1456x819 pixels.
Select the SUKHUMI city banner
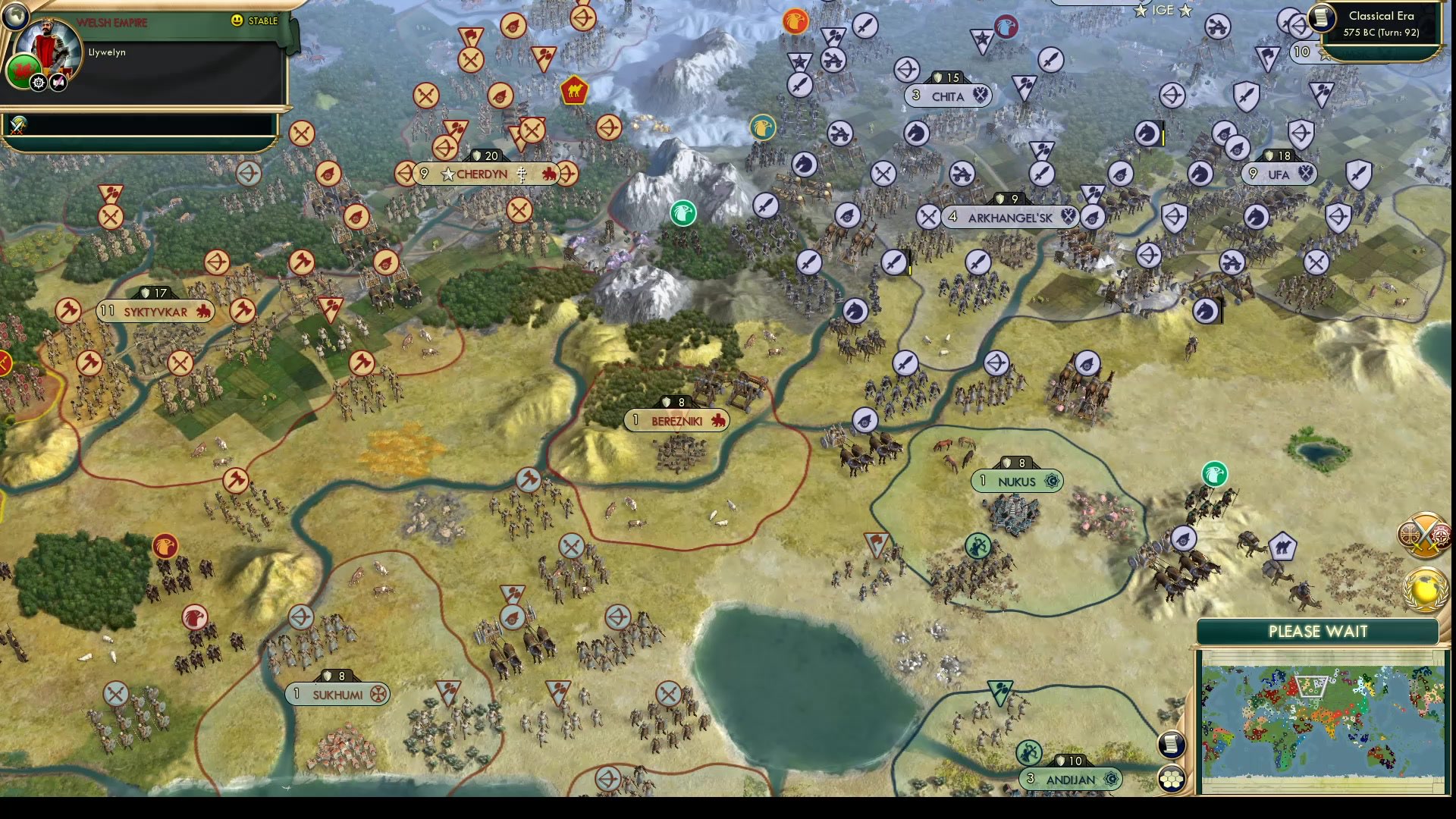[x=337, y=693]
